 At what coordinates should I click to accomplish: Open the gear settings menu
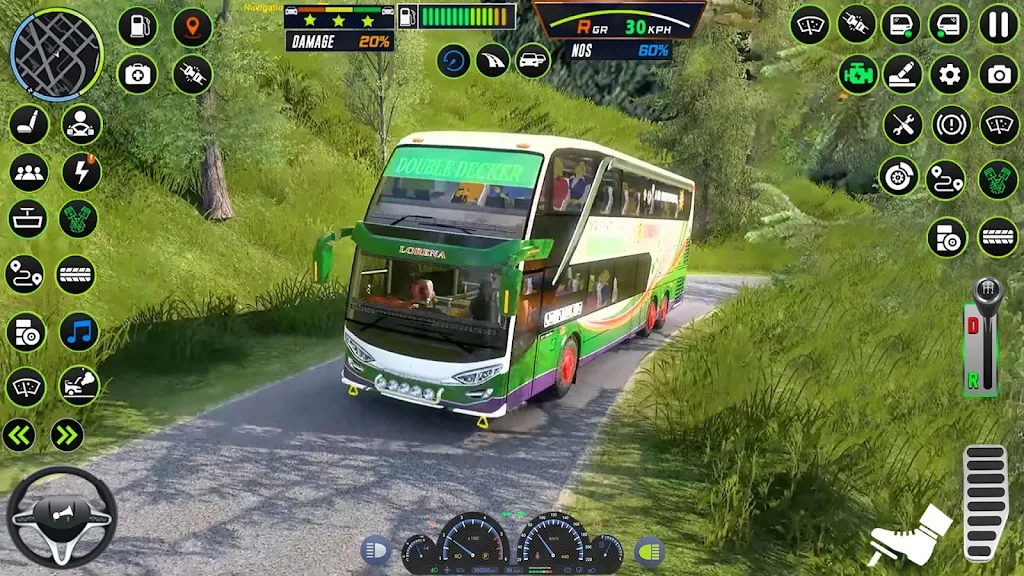(x=949, y=74)
